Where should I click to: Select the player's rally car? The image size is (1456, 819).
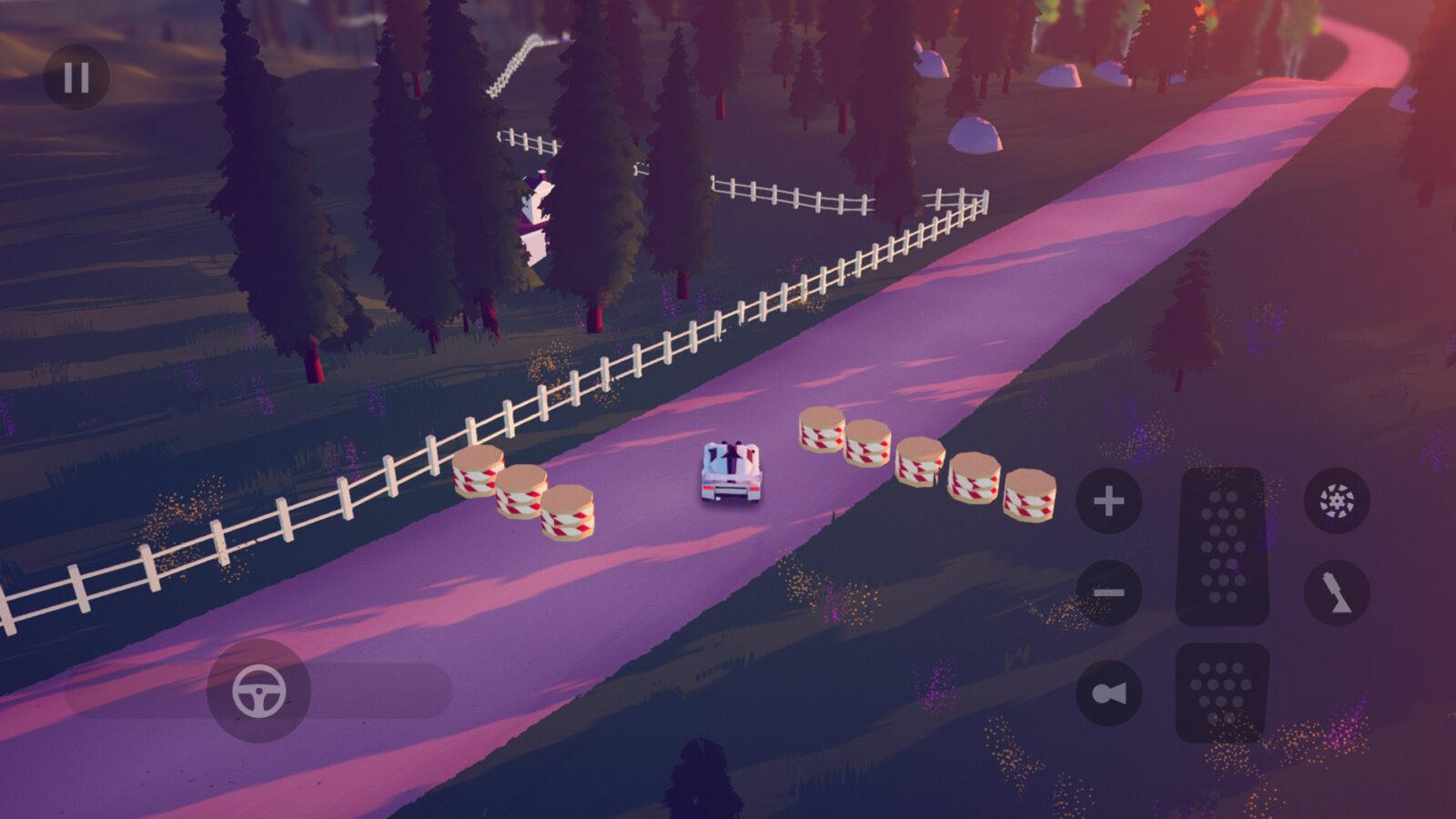tap(728, 469)
